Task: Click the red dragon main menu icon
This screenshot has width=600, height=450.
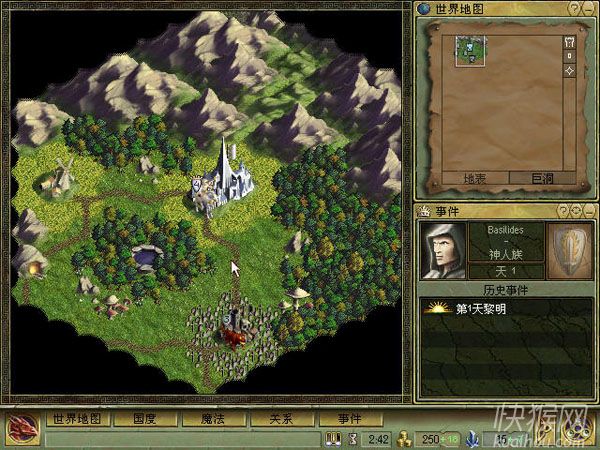Action: click(21, 430)
